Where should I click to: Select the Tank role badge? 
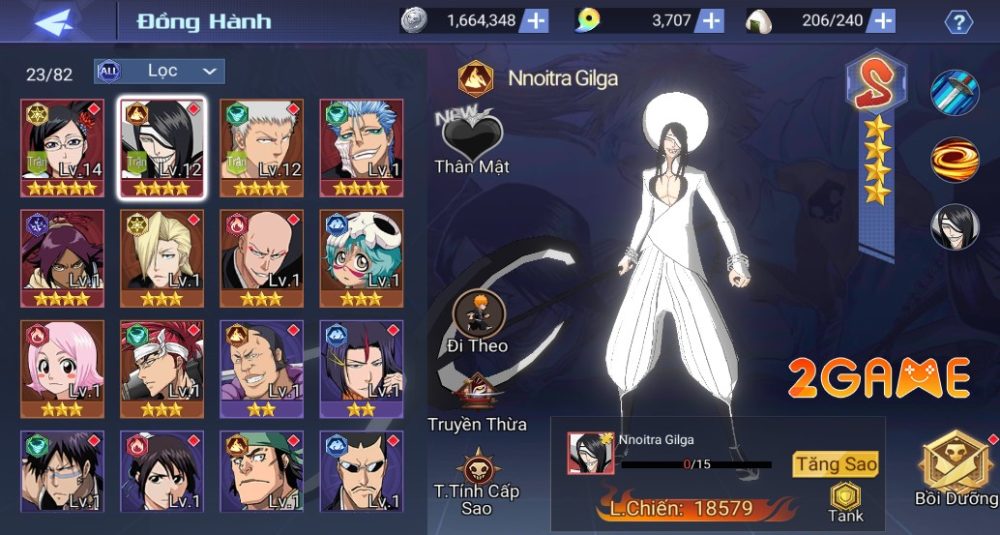pos(846,502)
